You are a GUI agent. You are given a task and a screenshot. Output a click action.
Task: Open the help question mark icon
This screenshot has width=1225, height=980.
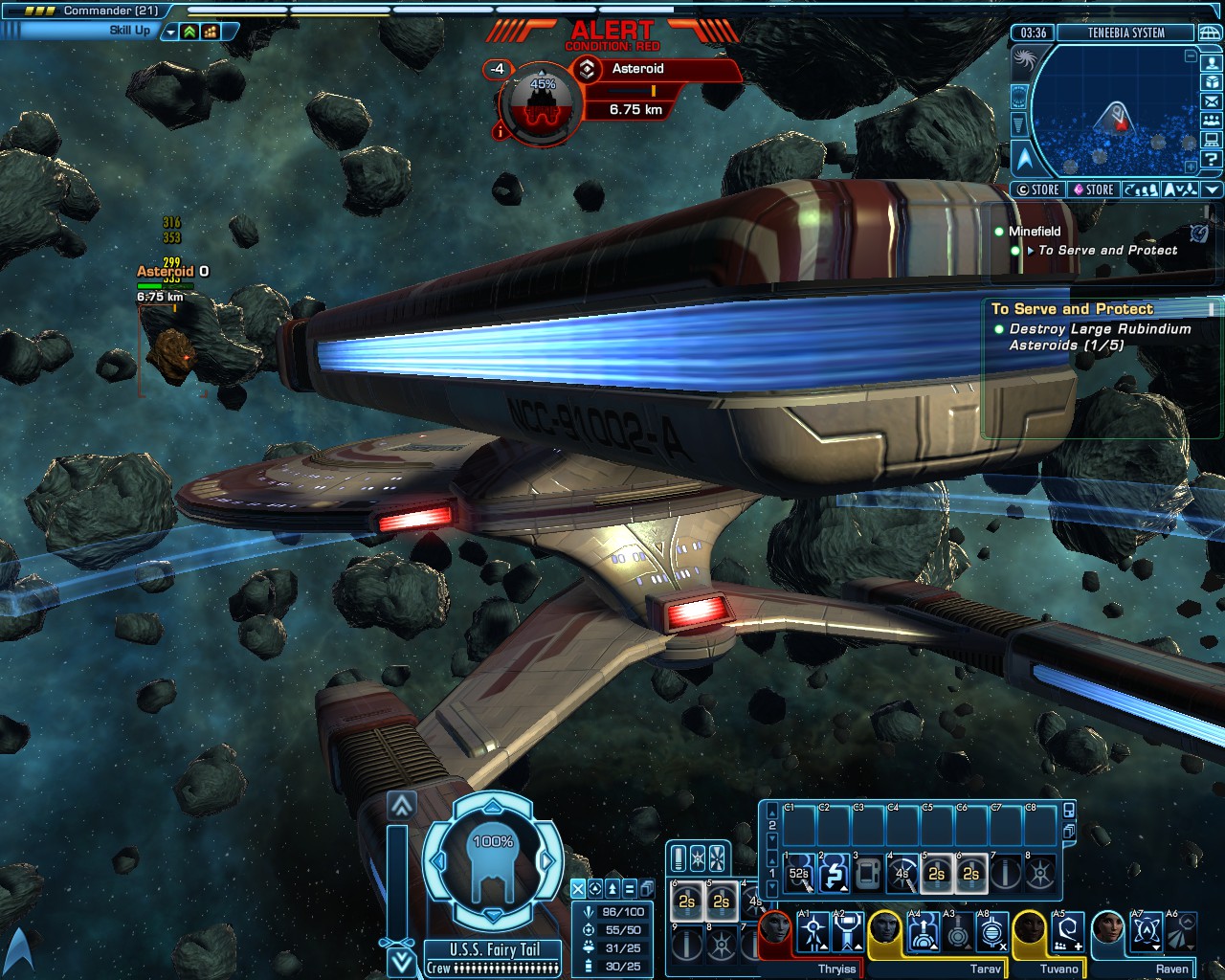1212,160
